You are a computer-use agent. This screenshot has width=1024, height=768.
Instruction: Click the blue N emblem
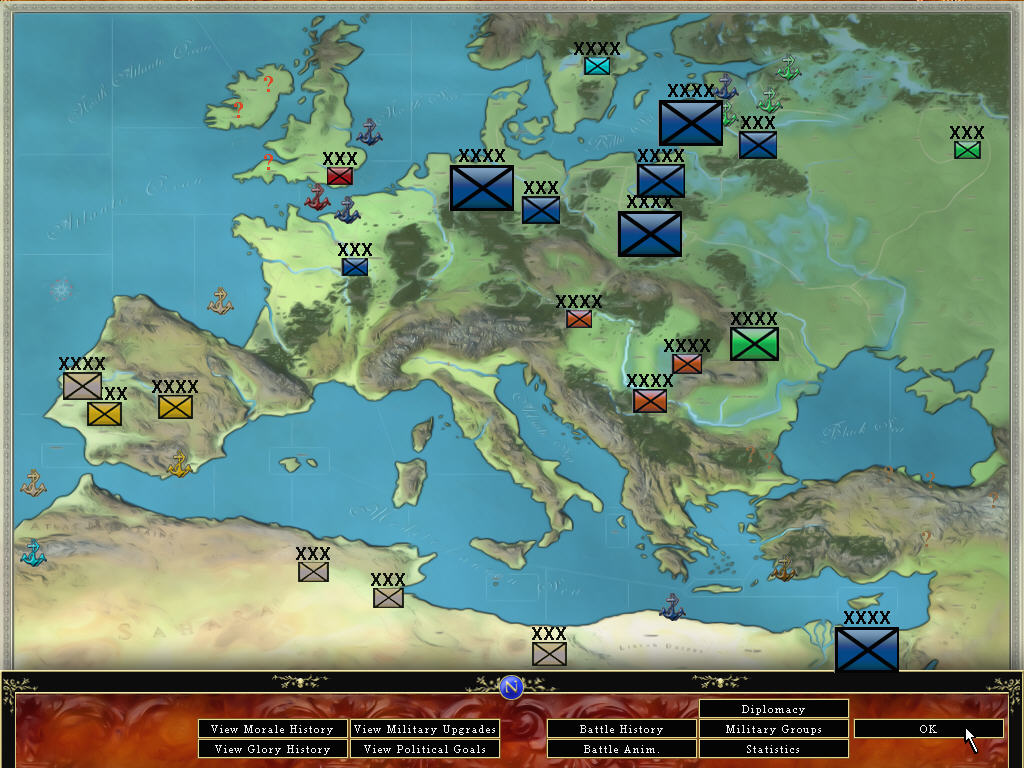click(511, 686)
